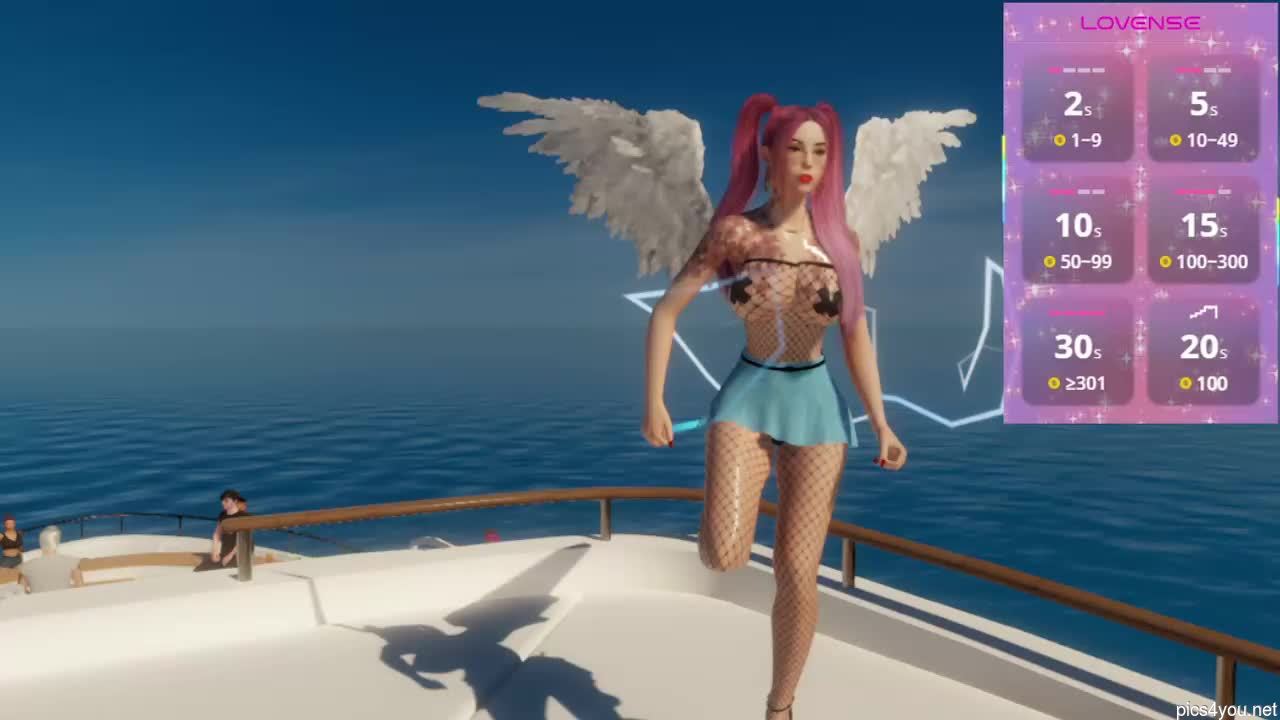
Task: Click the LOVENSE logo
Action: click(x=1142, y=22)
